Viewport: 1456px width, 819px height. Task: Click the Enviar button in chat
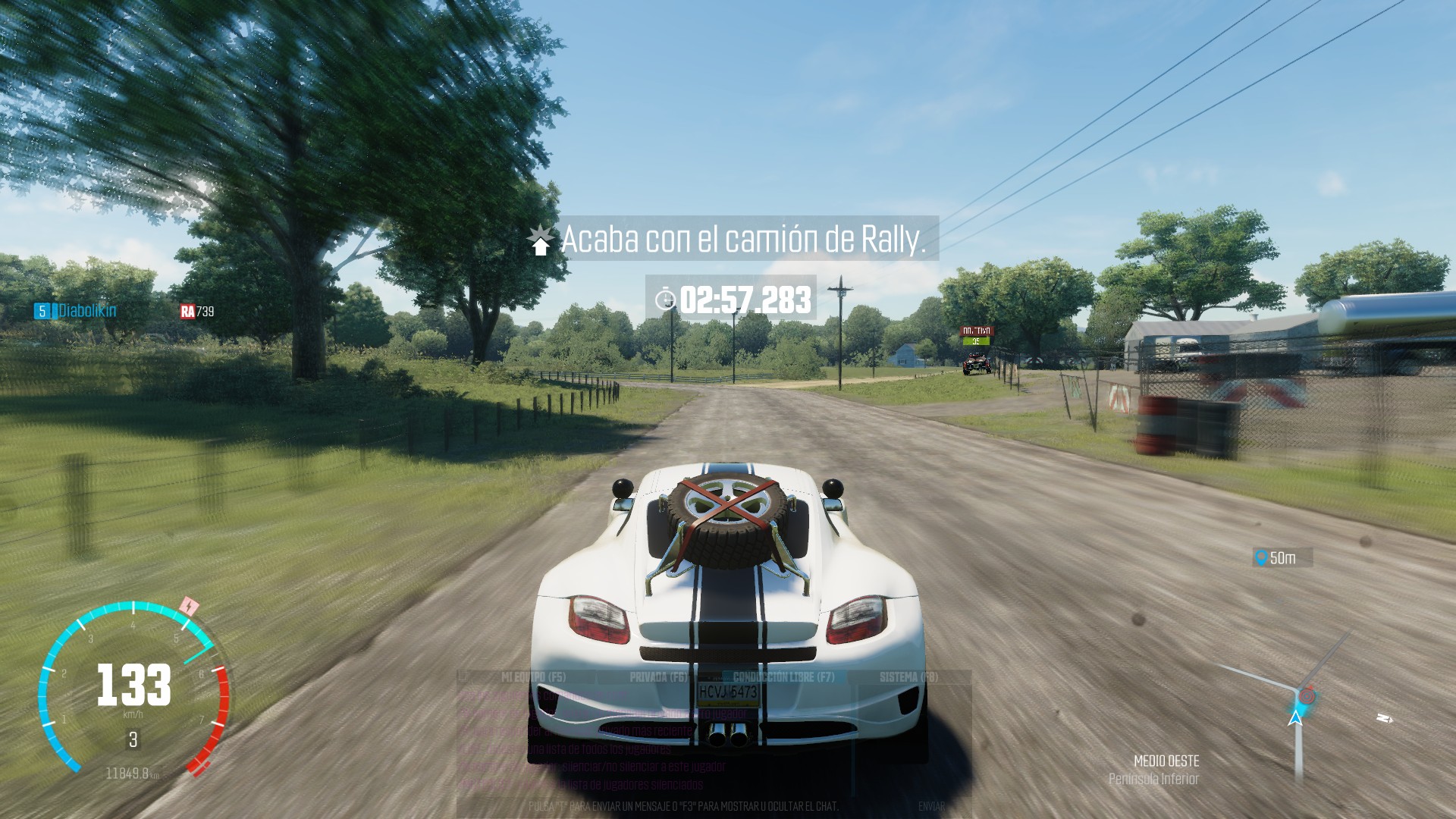pos(931,806)
